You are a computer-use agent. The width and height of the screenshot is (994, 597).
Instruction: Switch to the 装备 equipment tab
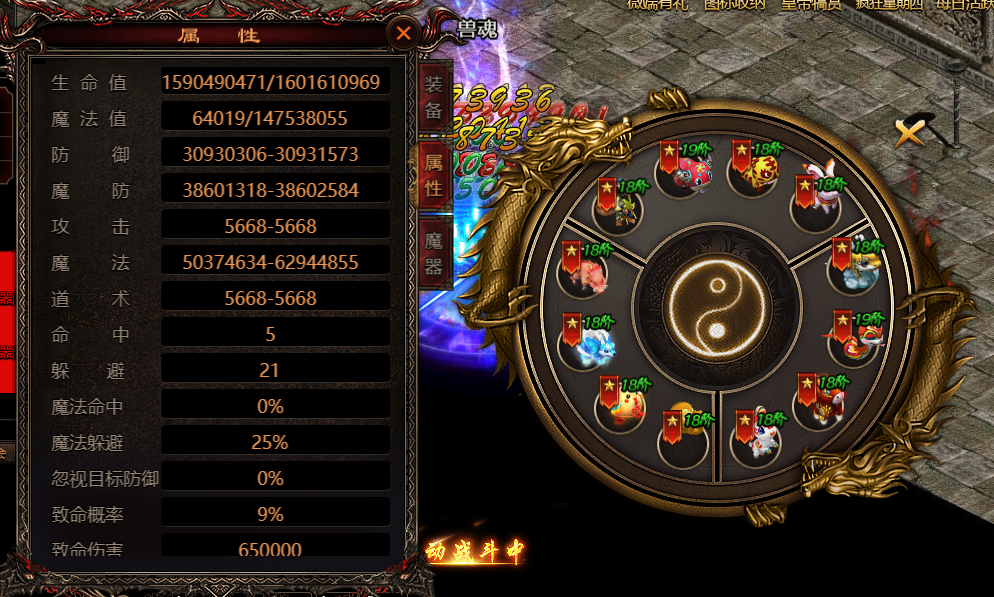(433, 97)
